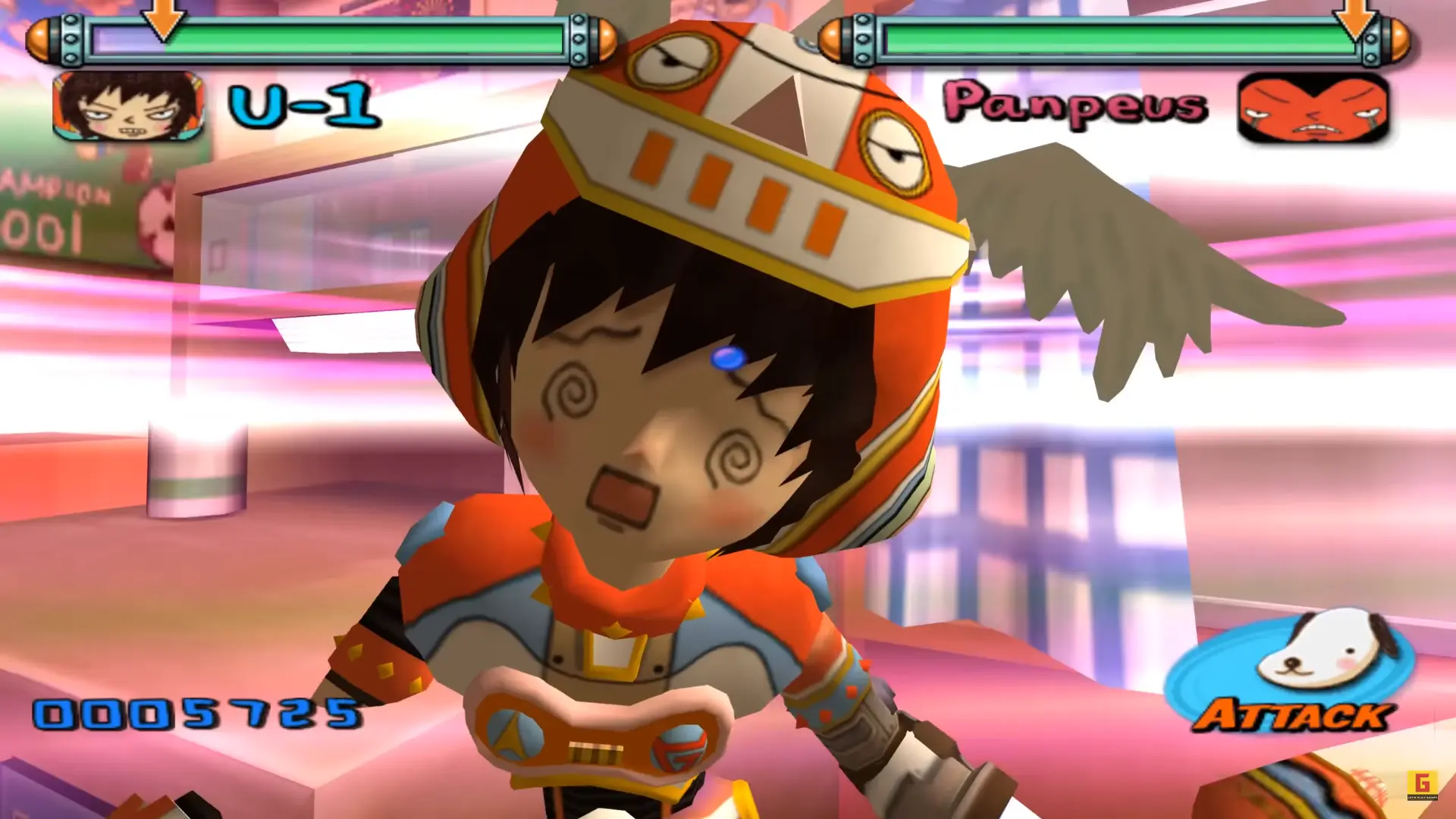
Task: Click the orange arrow above Panpeus's health bar
Action: tap(1354, 19)
